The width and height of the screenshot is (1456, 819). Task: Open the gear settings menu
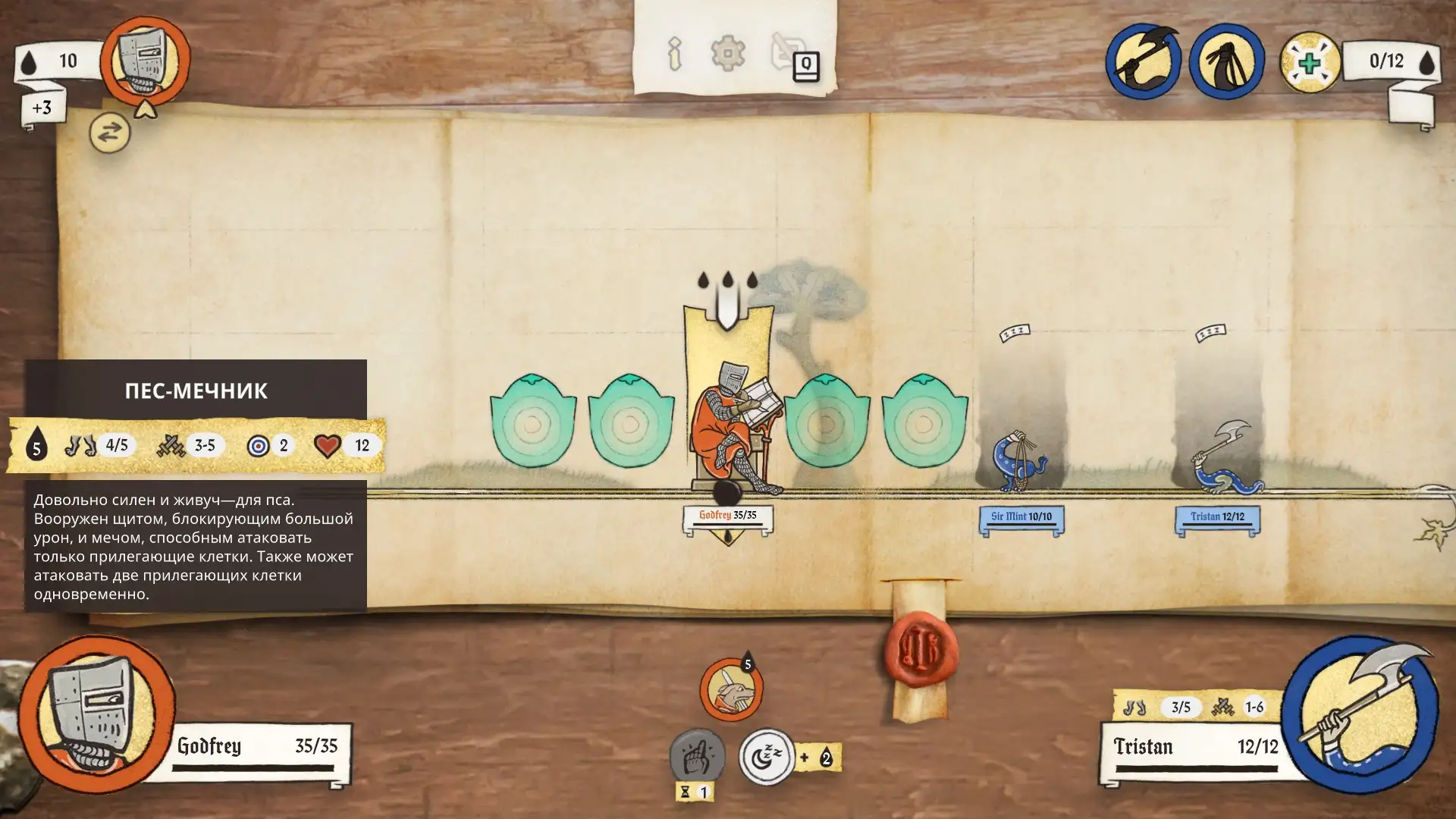tap(727, 54)
